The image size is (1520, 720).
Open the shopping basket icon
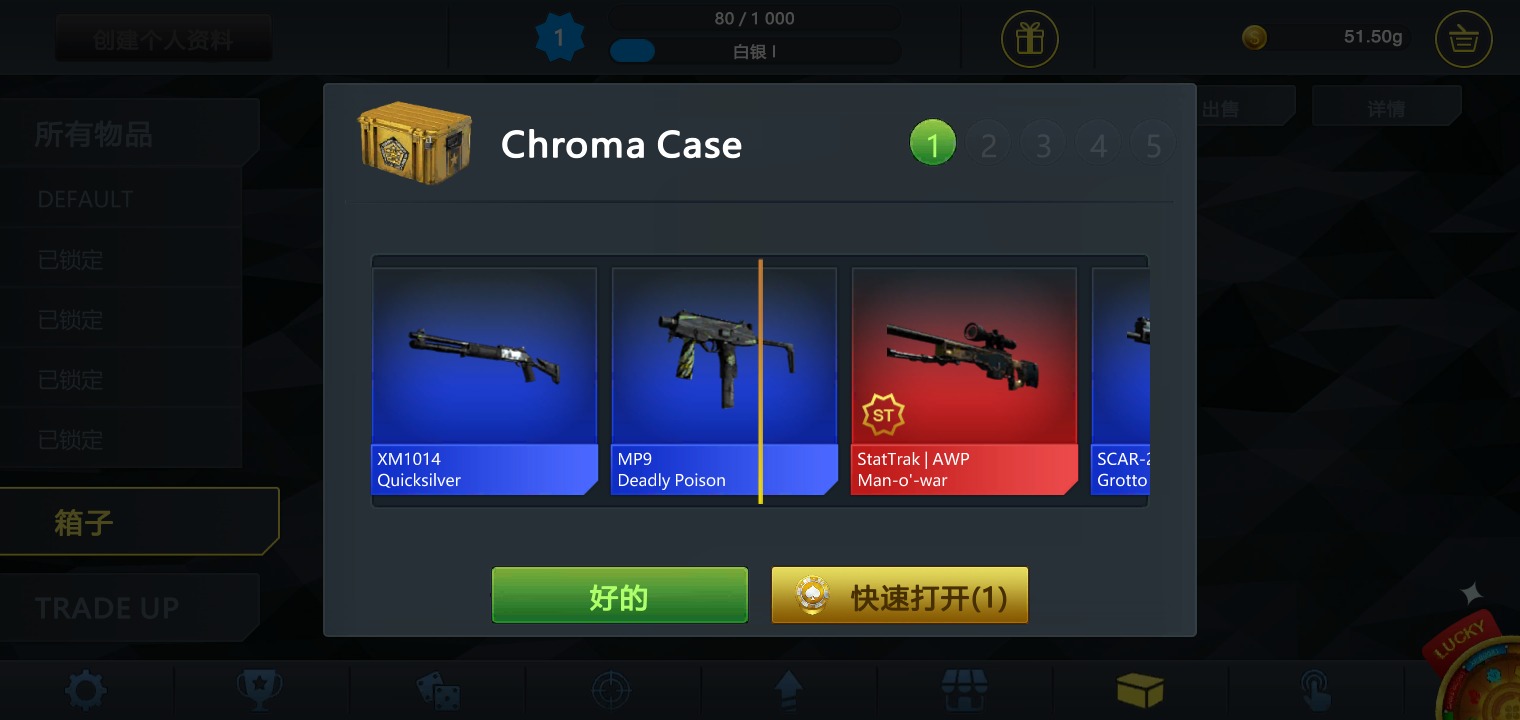point(1462,38)
